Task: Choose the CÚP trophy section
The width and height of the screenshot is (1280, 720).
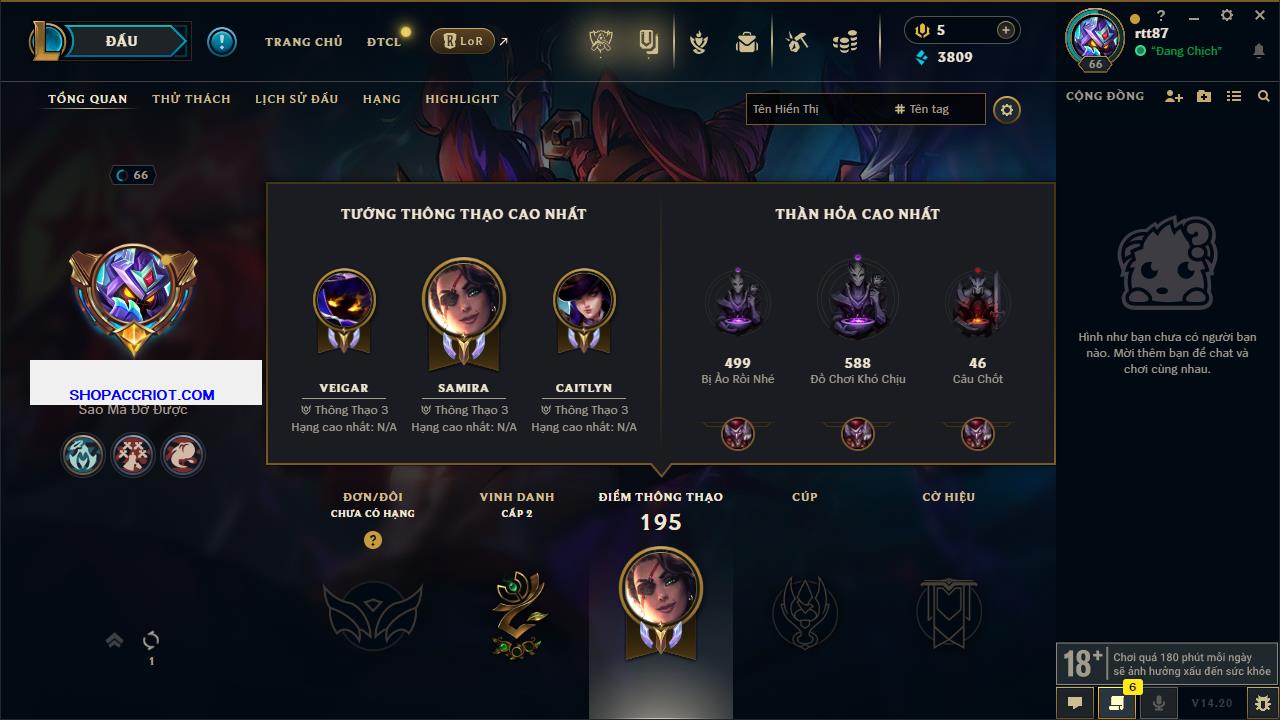Action: click(x=805, y=610)
